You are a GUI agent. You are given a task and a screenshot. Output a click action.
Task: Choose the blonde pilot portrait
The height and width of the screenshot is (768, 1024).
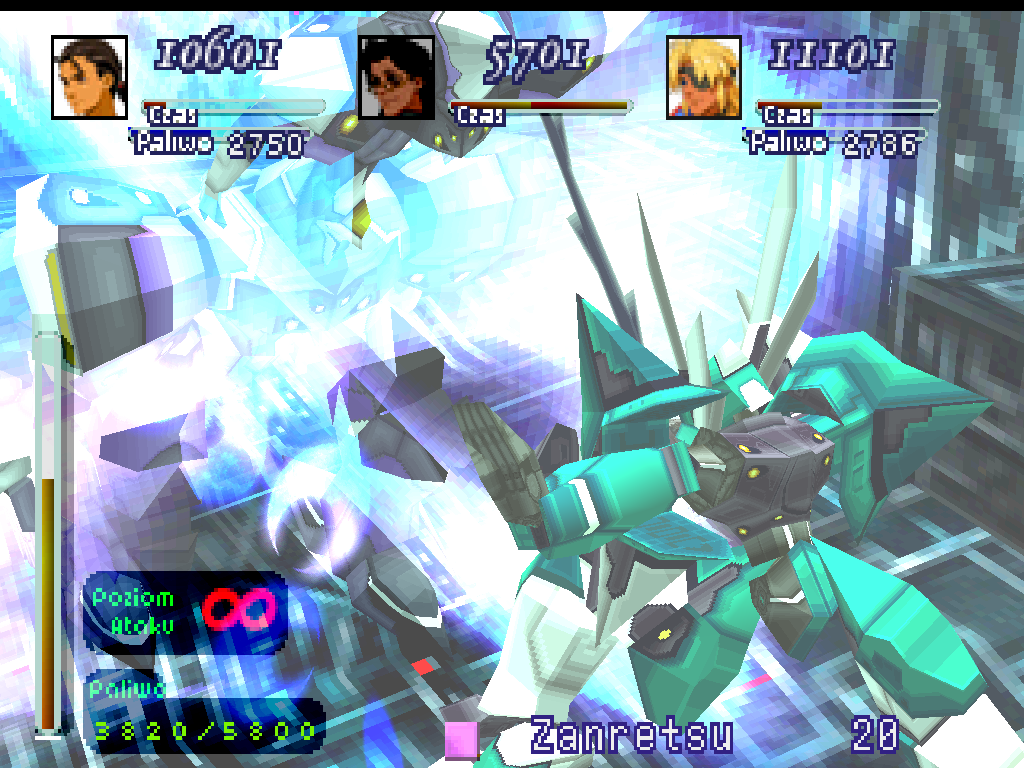[x=704, y=78]
